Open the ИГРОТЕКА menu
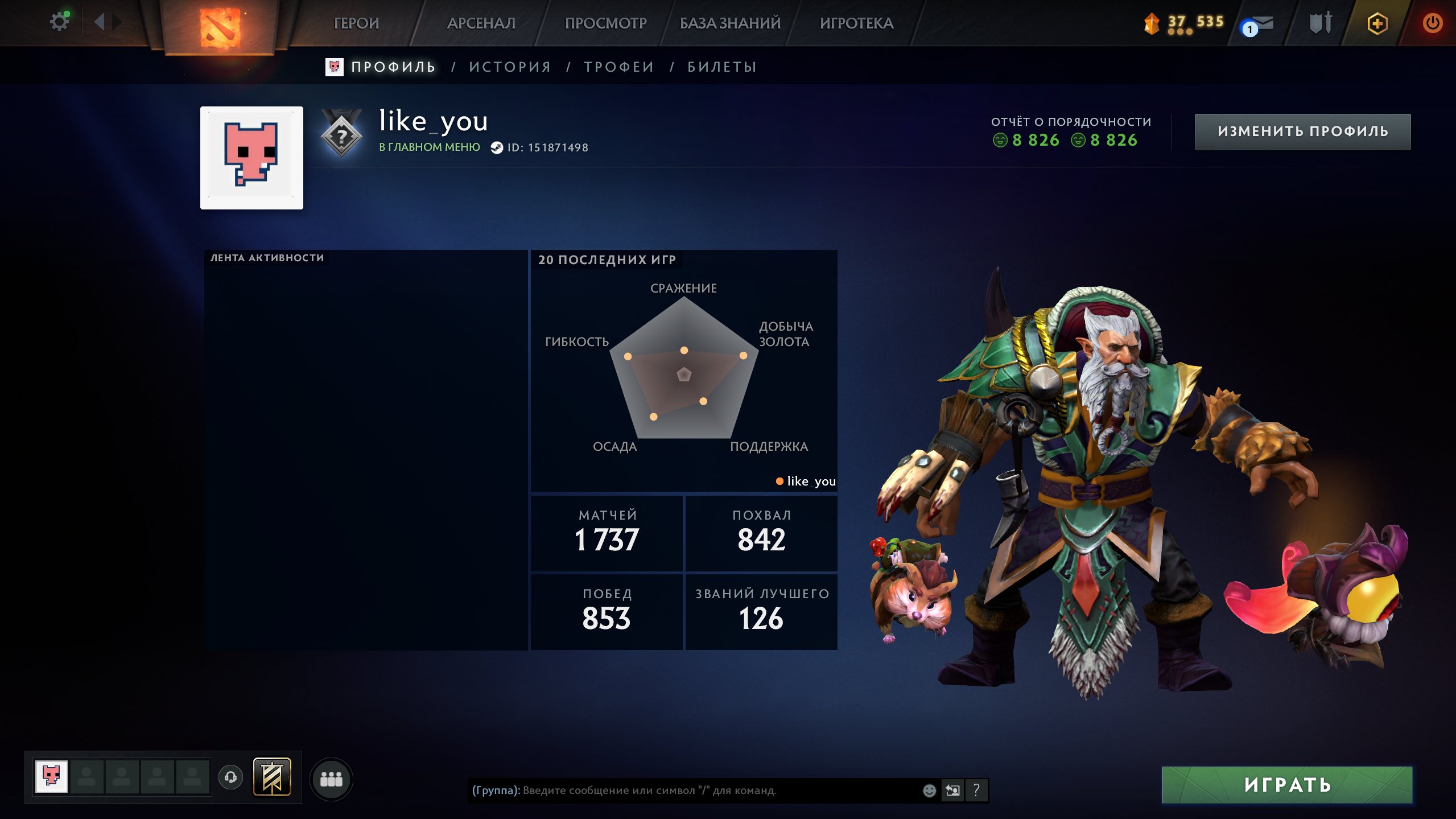The height and width of the screenshot is (819, 1456). pyautogui.click(x=856, y=23)
